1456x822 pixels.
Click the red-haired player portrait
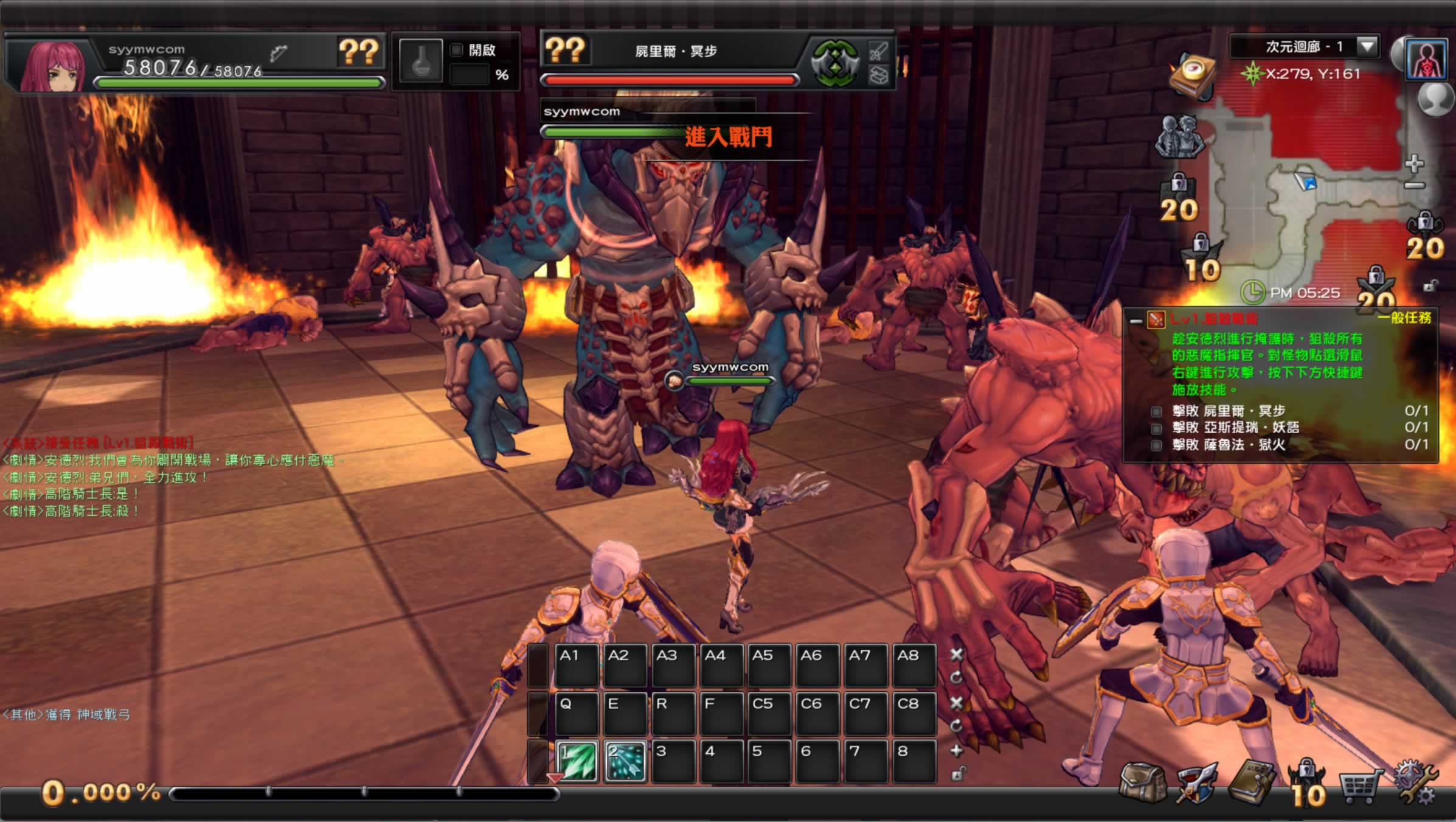tap(52, 66)
